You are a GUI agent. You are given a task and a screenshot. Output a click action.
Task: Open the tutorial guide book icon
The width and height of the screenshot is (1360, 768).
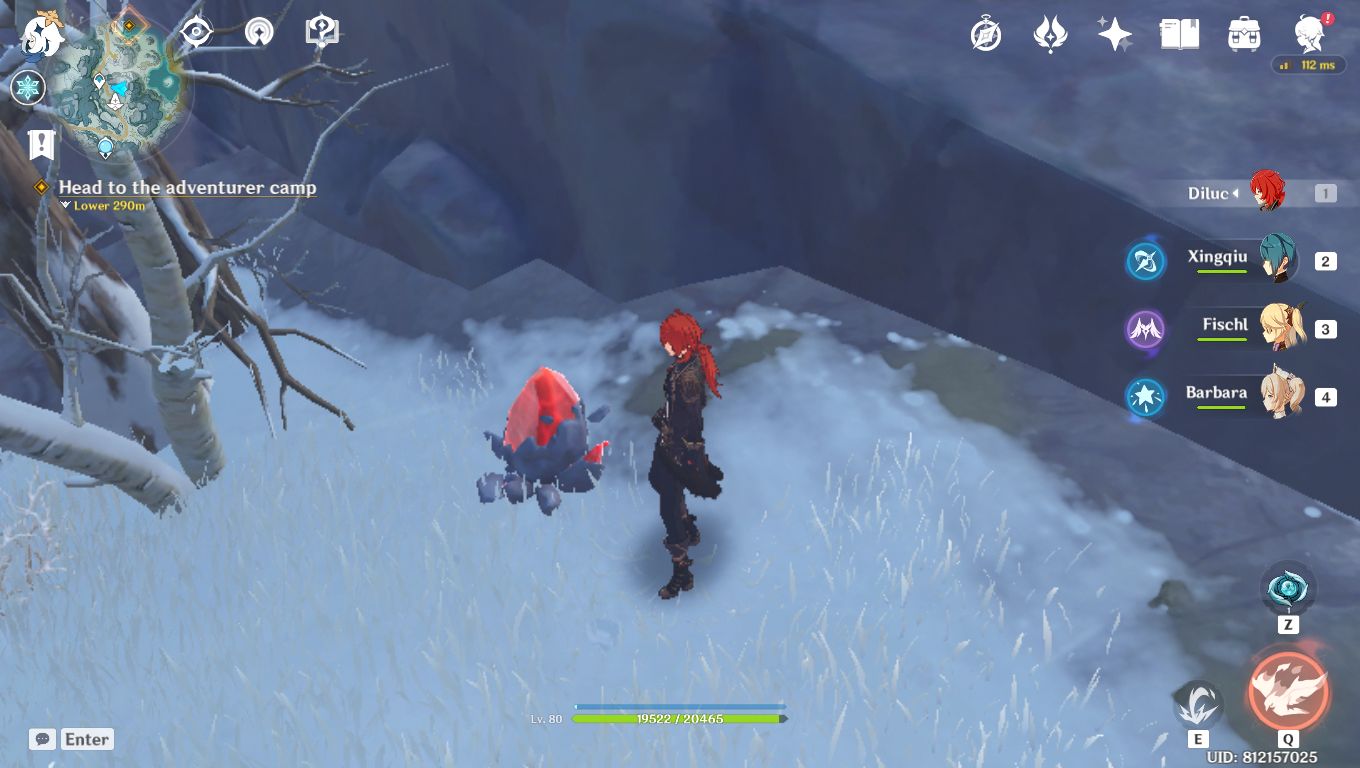[320, 30]
